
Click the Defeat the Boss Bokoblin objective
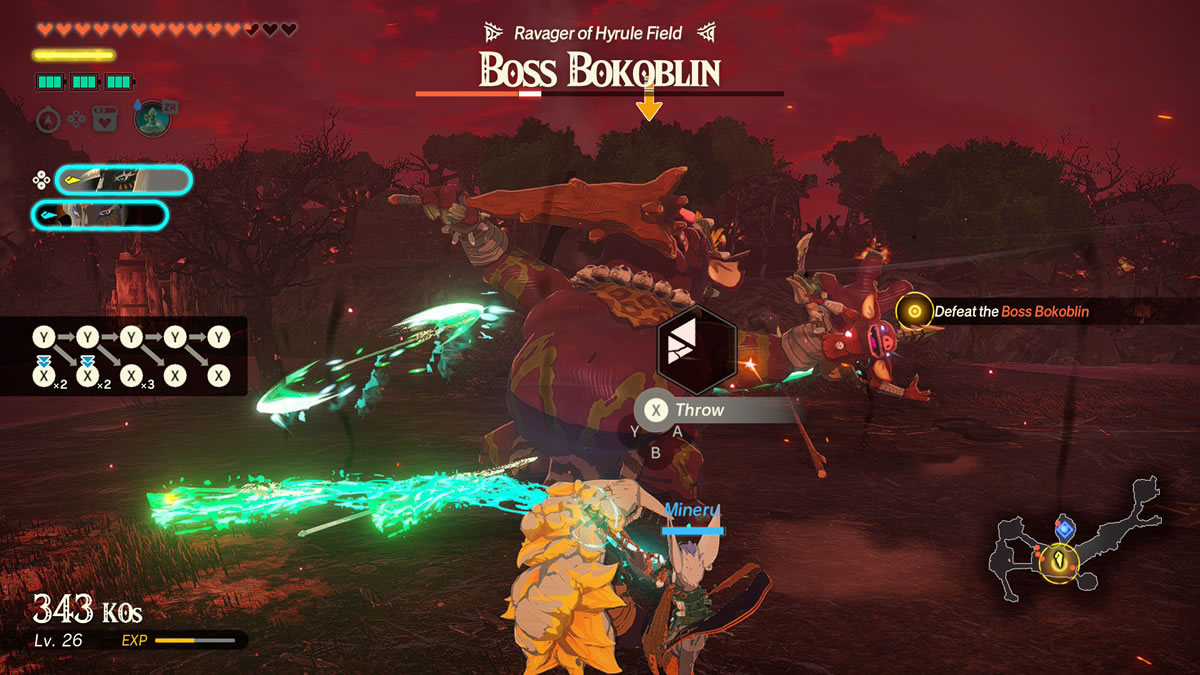click(1010, 312)
